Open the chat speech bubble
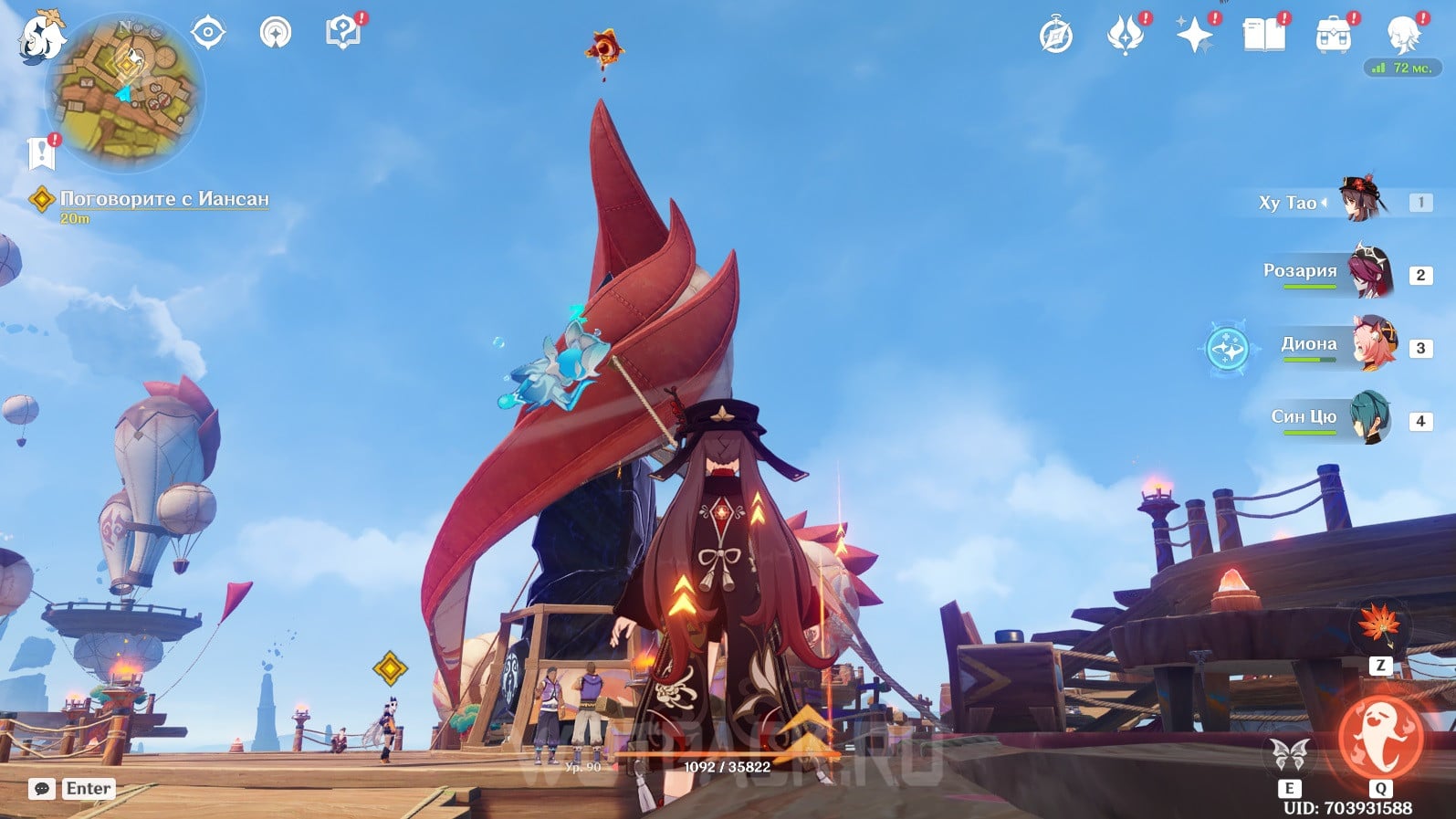The width and height of the screenshot is (1456, 819). click(x=42, y=789)
